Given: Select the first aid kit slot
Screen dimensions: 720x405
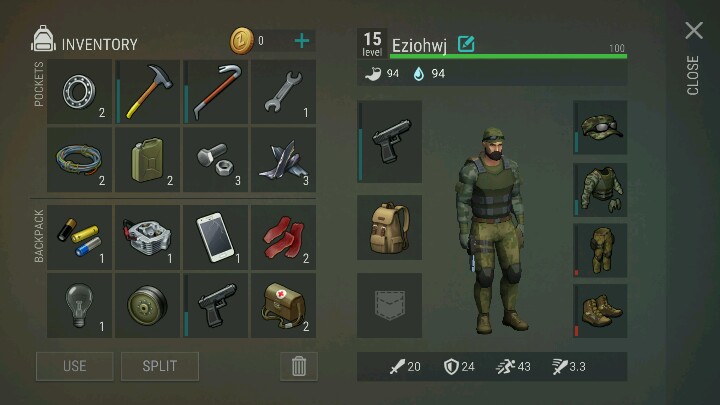Looking at the screenshot, I should (283, 305).
